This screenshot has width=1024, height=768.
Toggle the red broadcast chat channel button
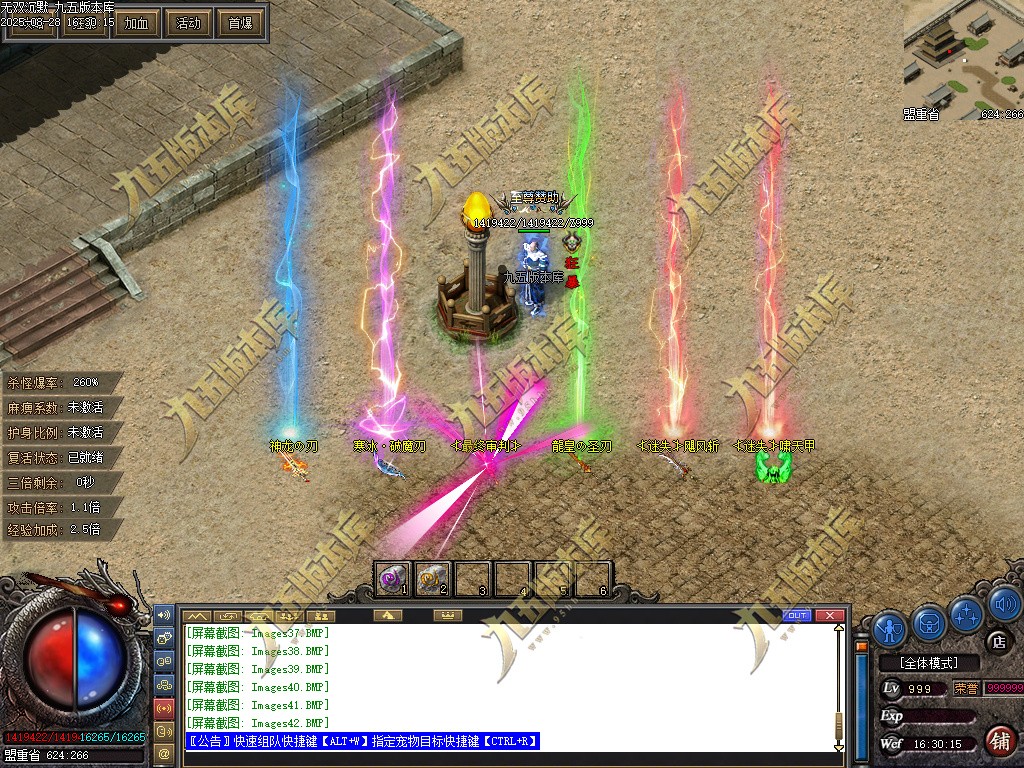click(x=163, y=708)
